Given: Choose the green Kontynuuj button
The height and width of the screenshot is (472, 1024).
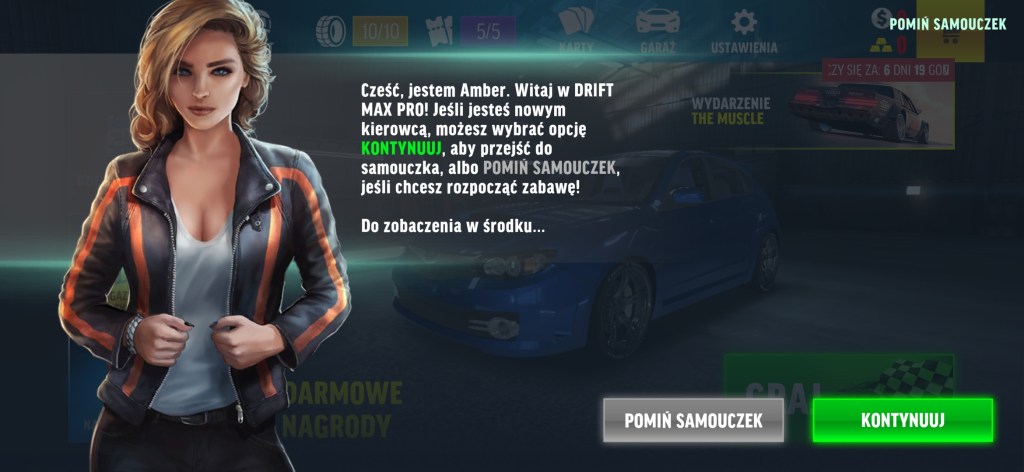Looking at the screenshot, I should (902, 420).
